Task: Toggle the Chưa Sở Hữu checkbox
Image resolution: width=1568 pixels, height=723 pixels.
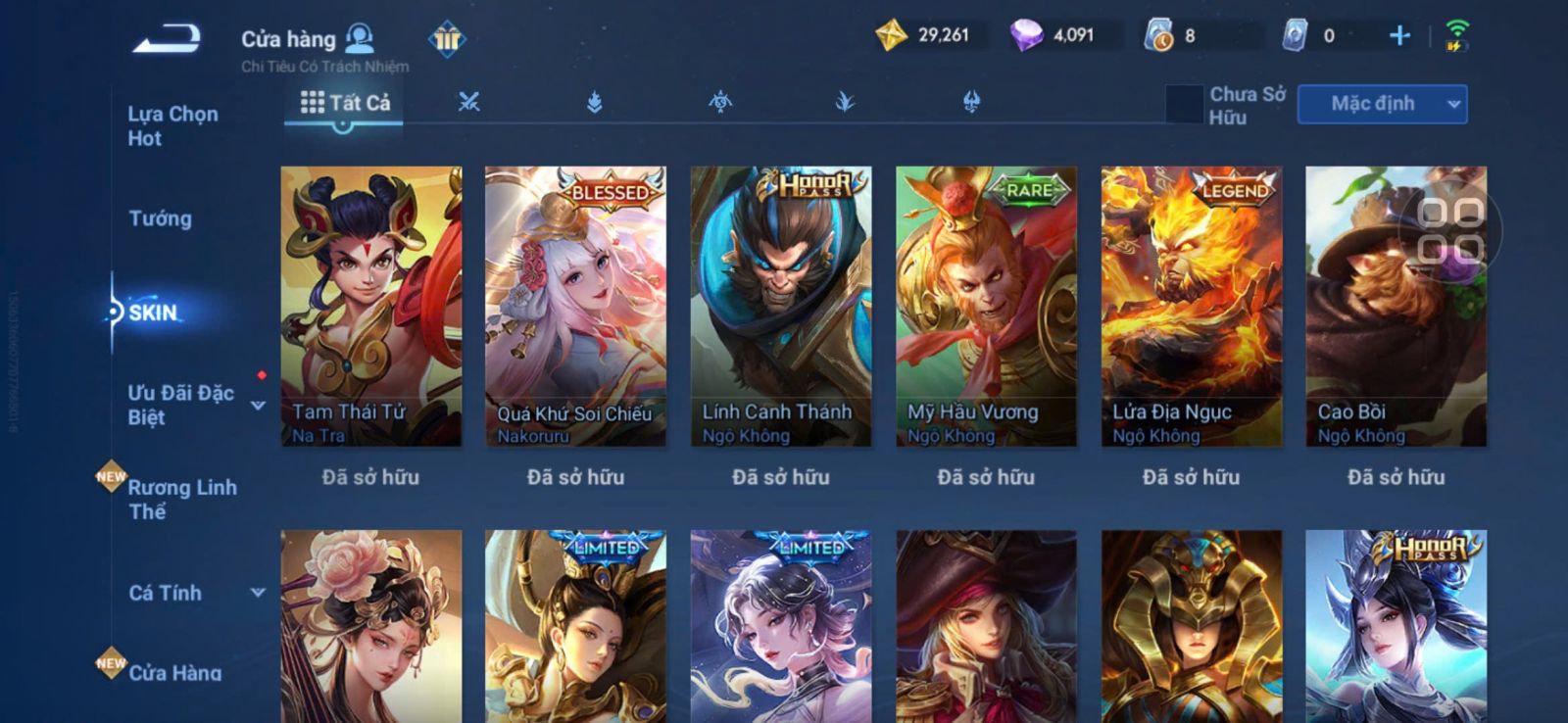Action: tap(1184, 105)
